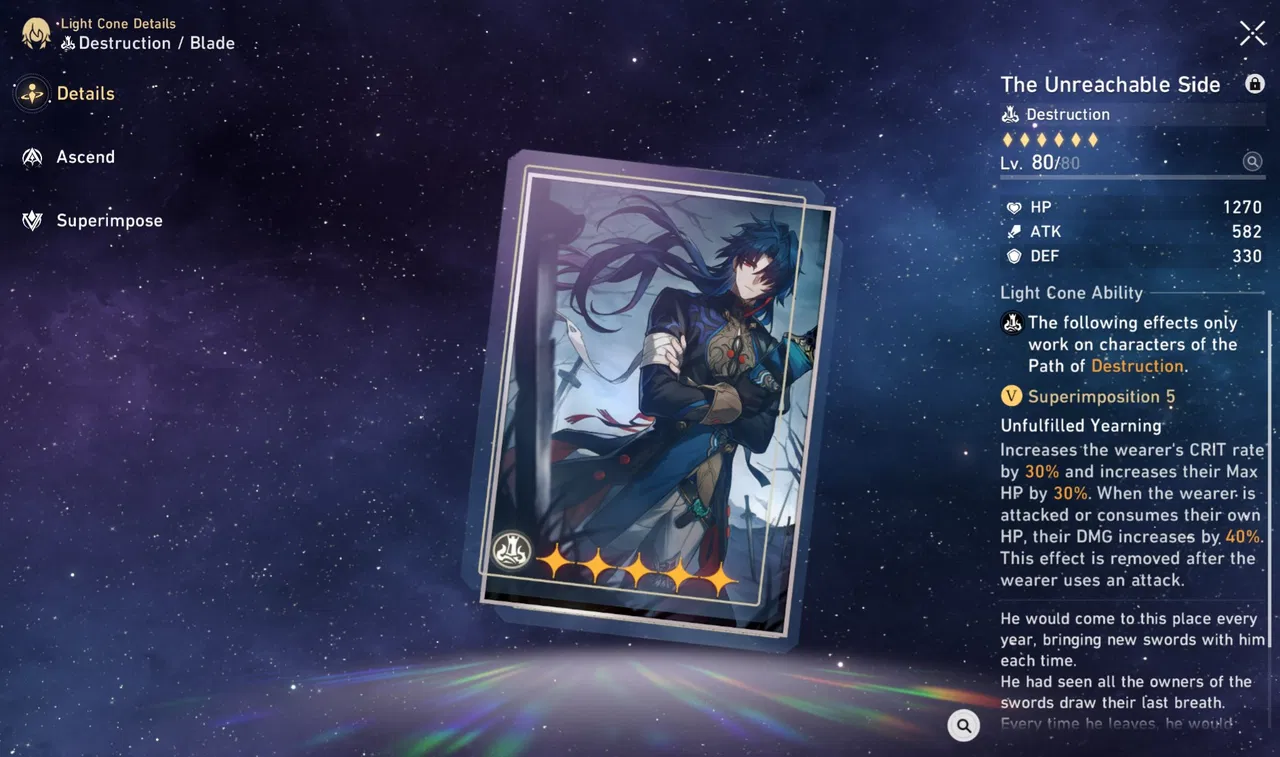Select the Destruction path icon beside the light cone name
1280x757 pixels.
click(1010, 114)
